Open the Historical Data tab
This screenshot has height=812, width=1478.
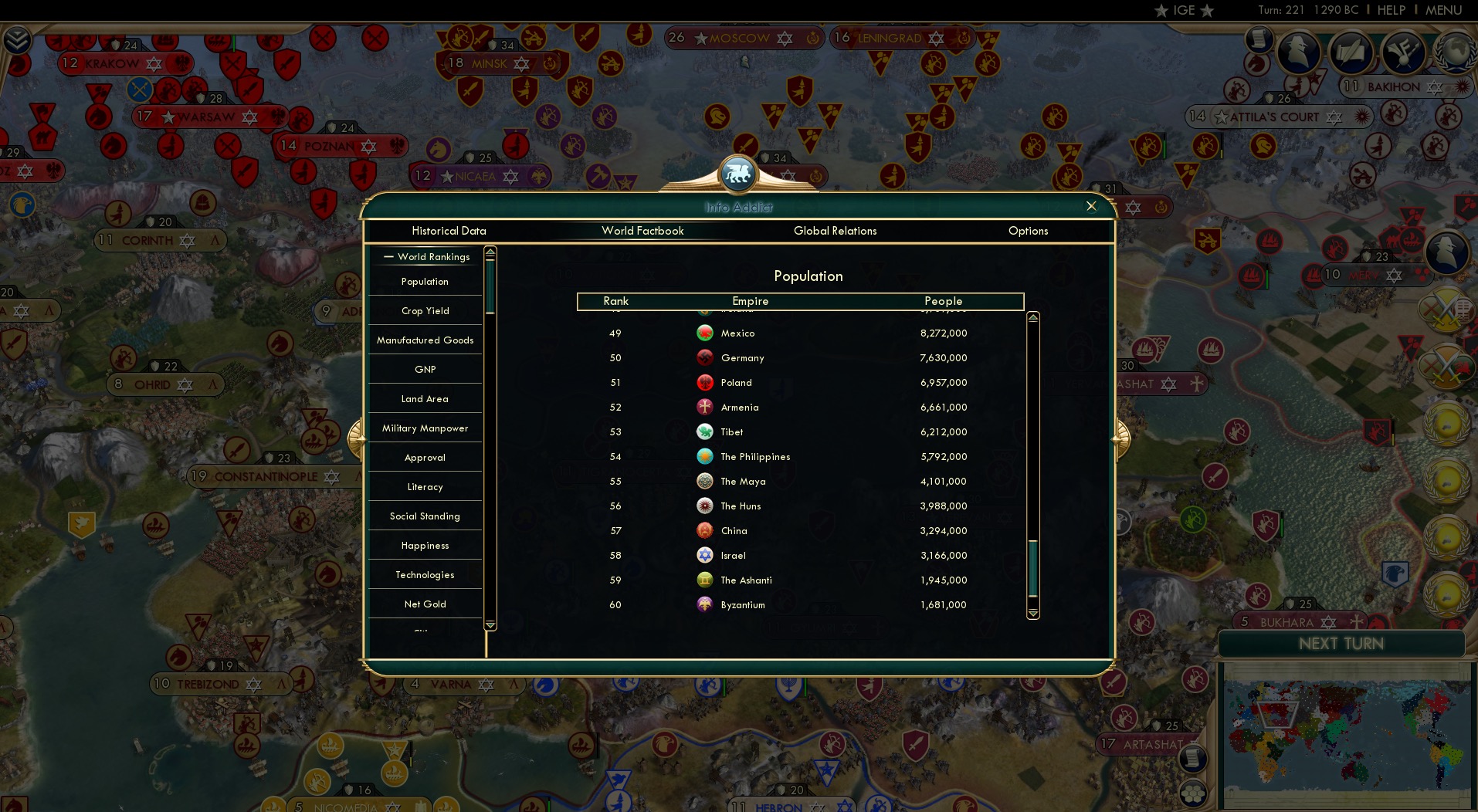(449, 230)
